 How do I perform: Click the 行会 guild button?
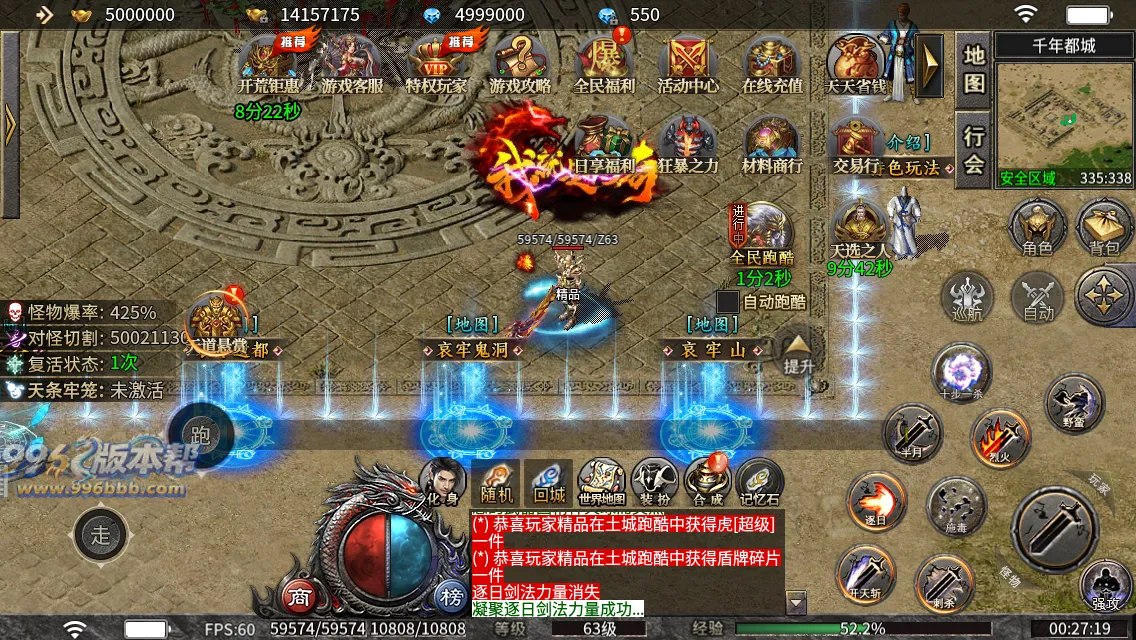click(x=974, y=151)
